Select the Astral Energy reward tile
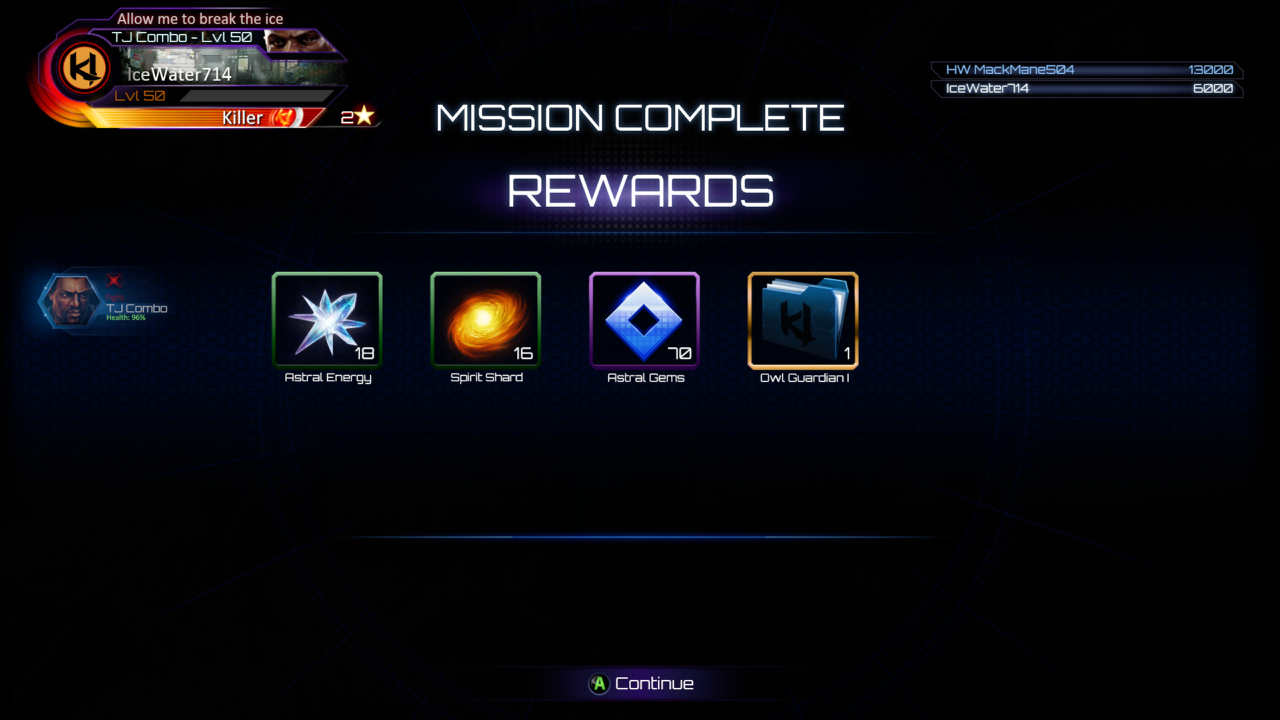The image size is (1280, 720). [x=327, y=320]
